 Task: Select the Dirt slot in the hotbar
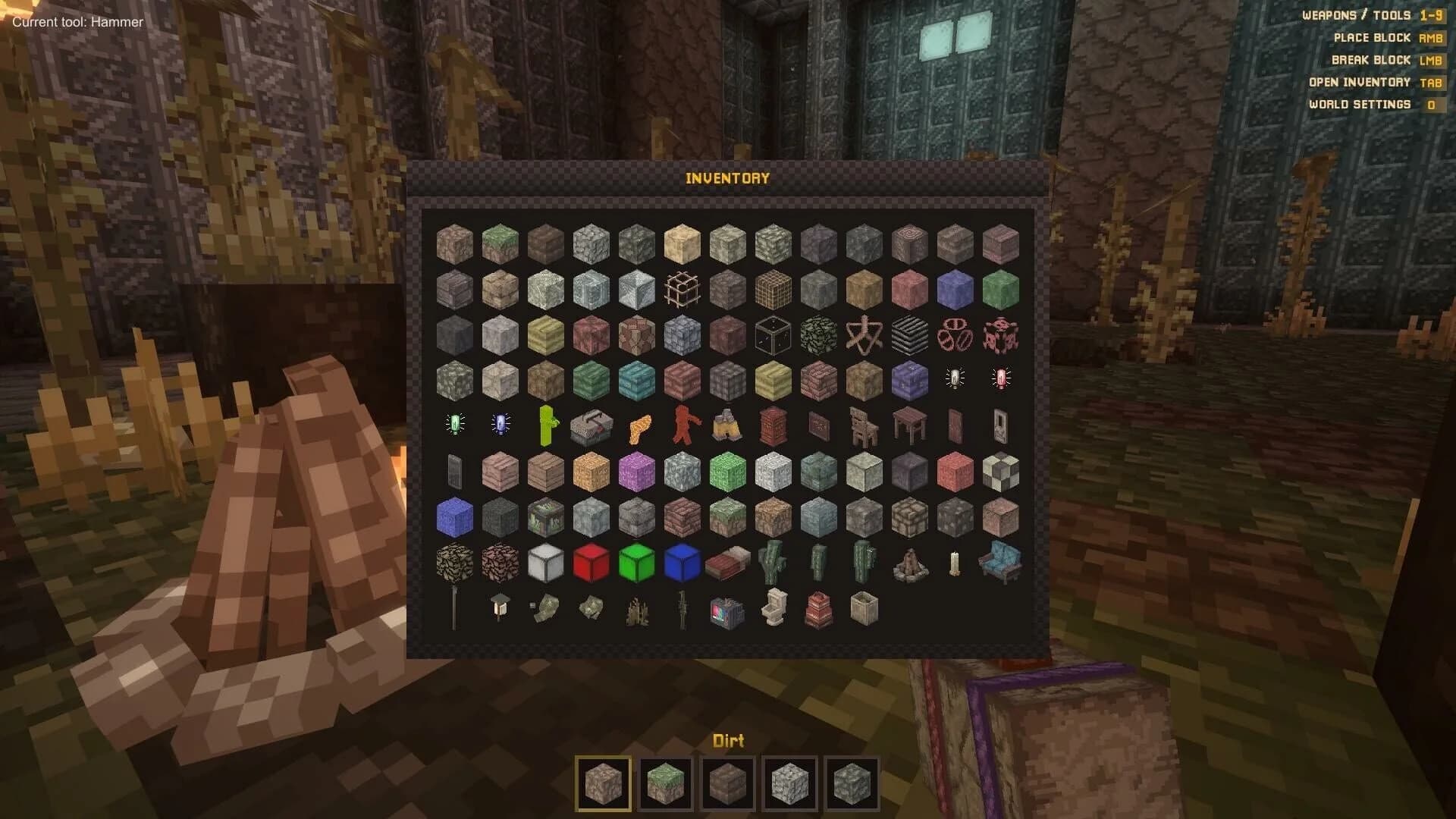click(603, 783)
